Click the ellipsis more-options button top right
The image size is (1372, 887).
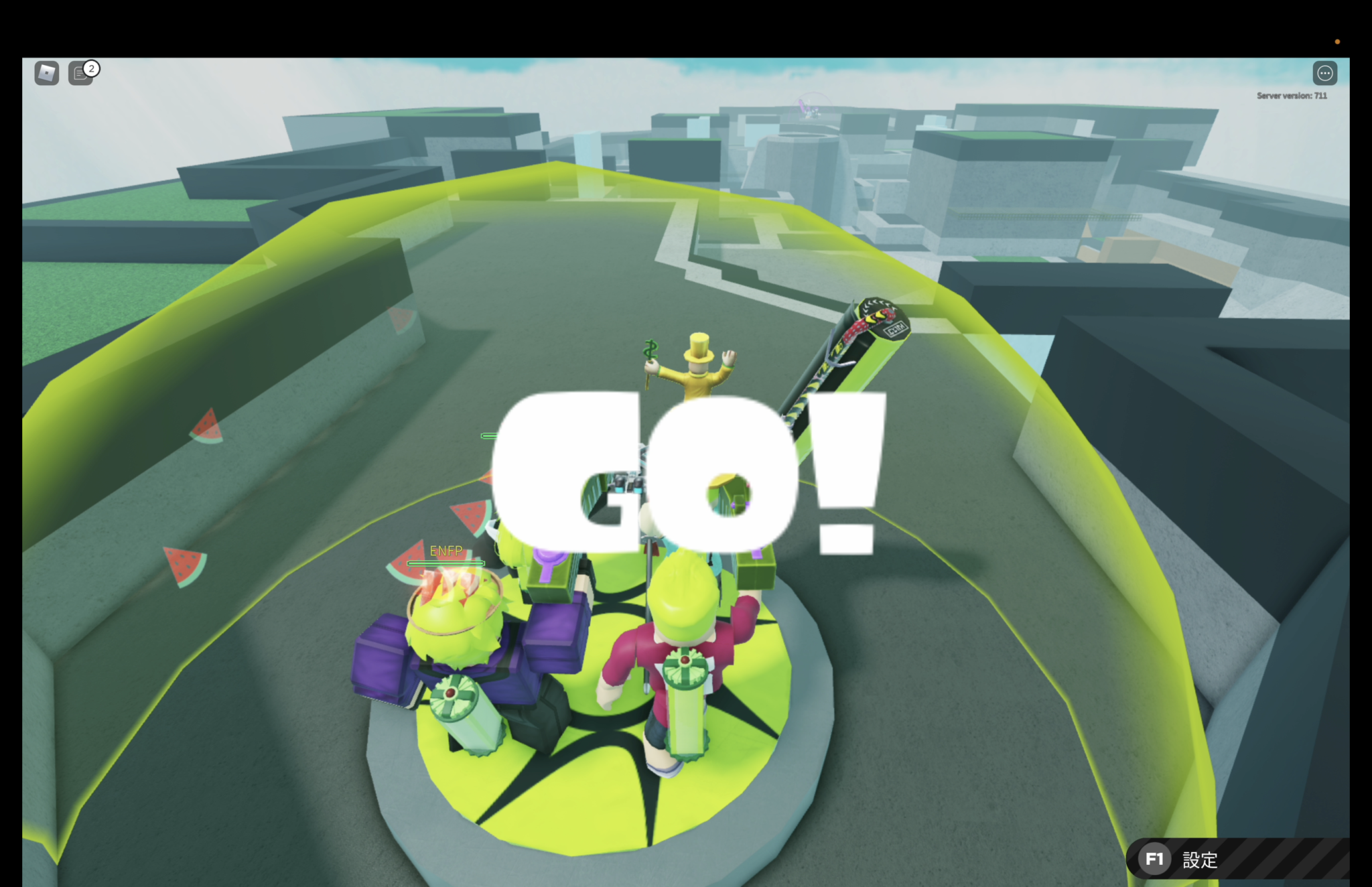pyautogui.click(x=1324, y=73)
